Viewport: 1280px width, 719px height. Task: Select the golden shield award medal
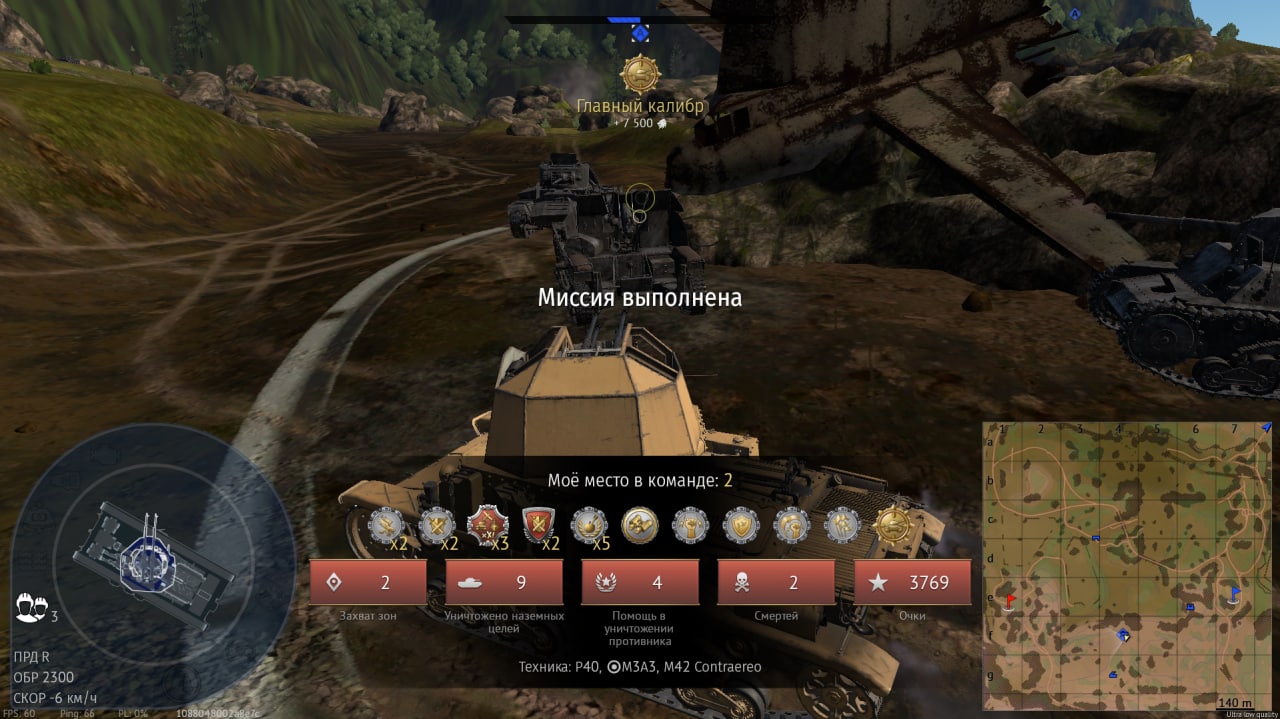(742, 525)
